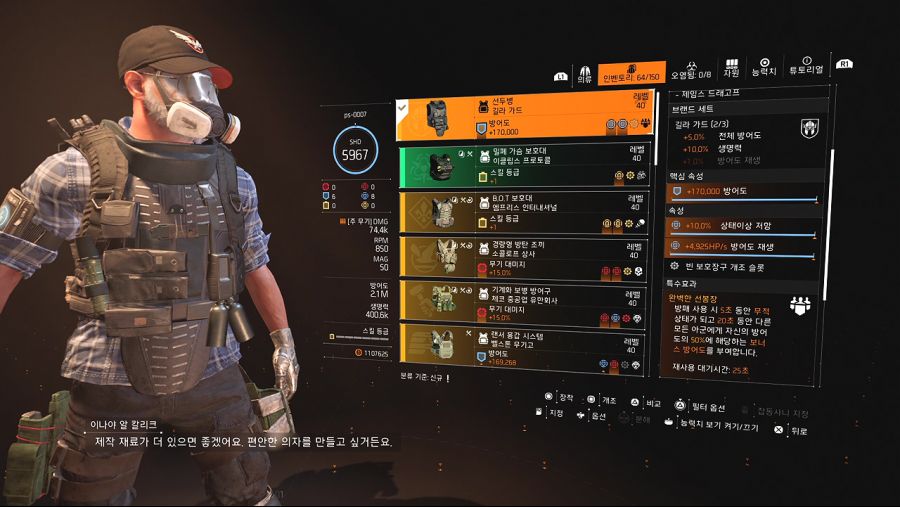Switch to the 오염됨 contaminated tab
The image size is (900, 507).
pos(691,71)
